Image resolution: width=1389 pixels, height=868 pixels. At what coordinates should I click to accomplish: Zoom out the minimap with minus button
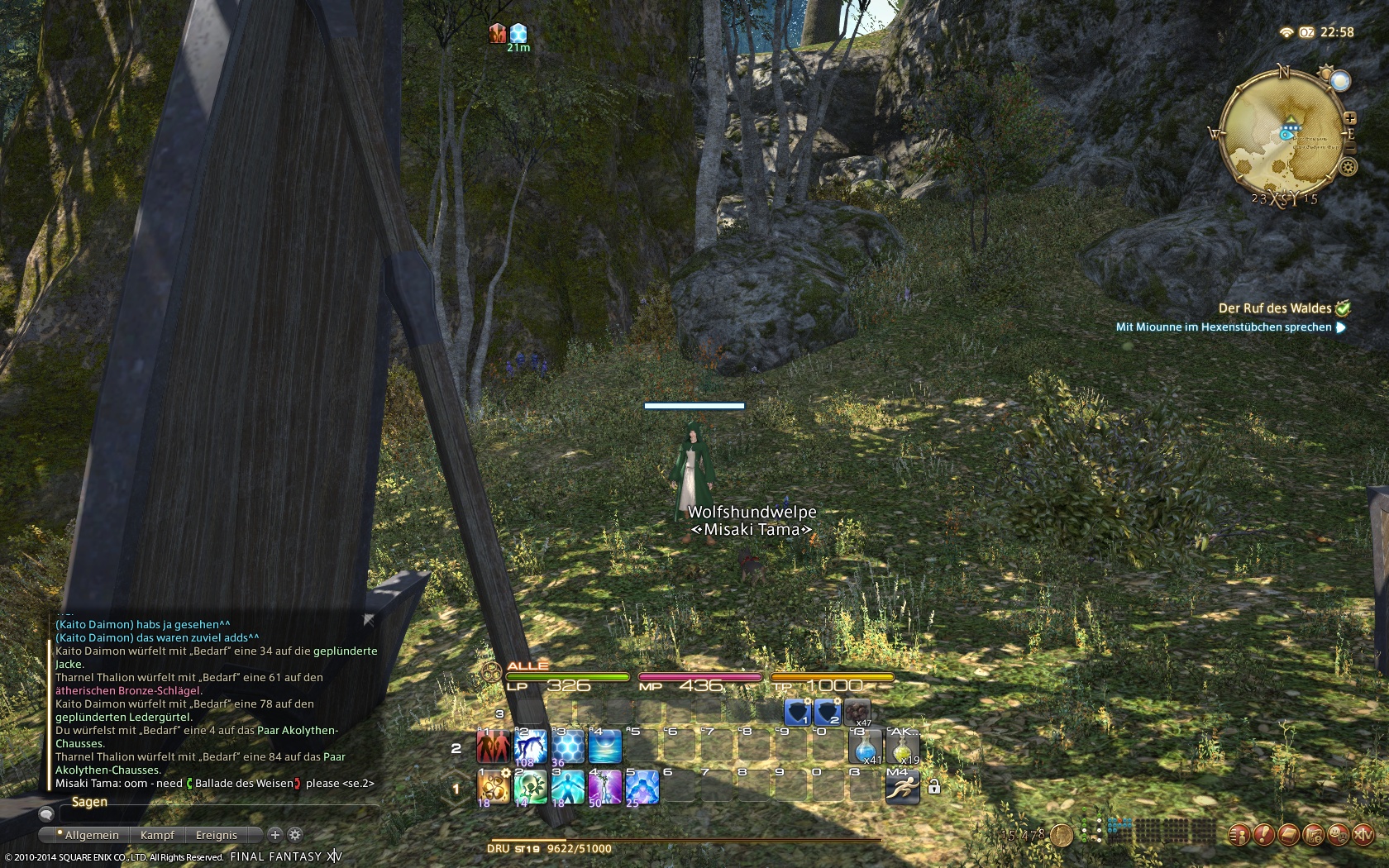point(1350,149)
